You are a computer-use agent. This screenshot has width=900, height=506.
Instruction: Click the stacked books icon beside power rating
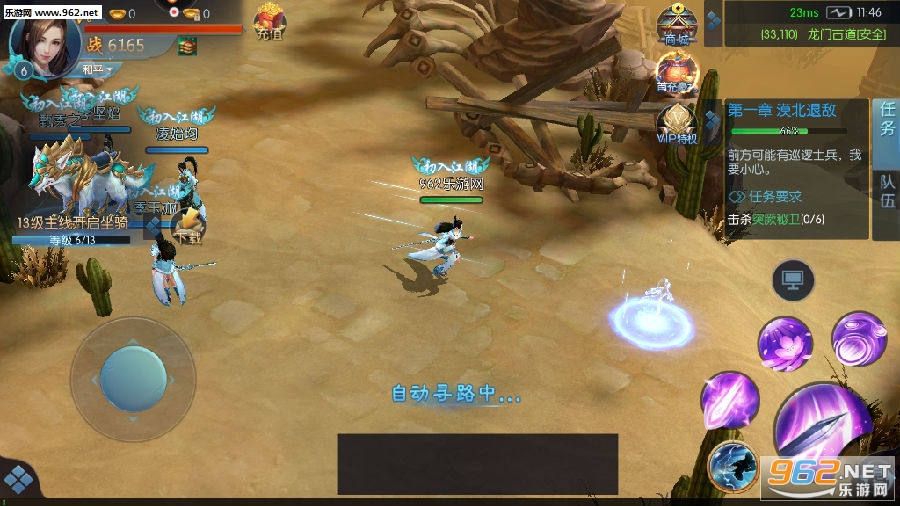(x=187, y=45)
